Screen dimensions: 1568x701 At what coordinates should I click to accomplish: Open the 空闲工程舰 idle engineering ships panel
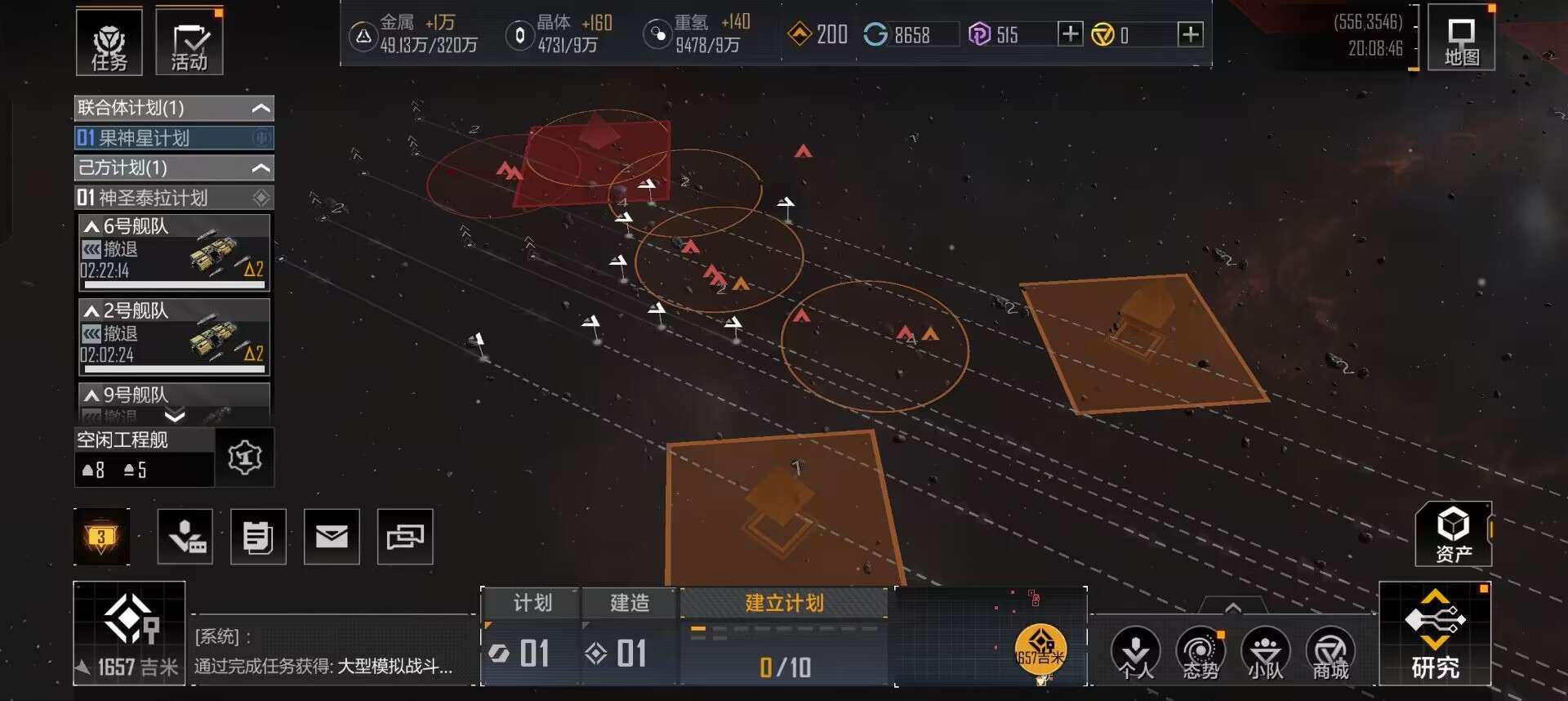[145, 456]
